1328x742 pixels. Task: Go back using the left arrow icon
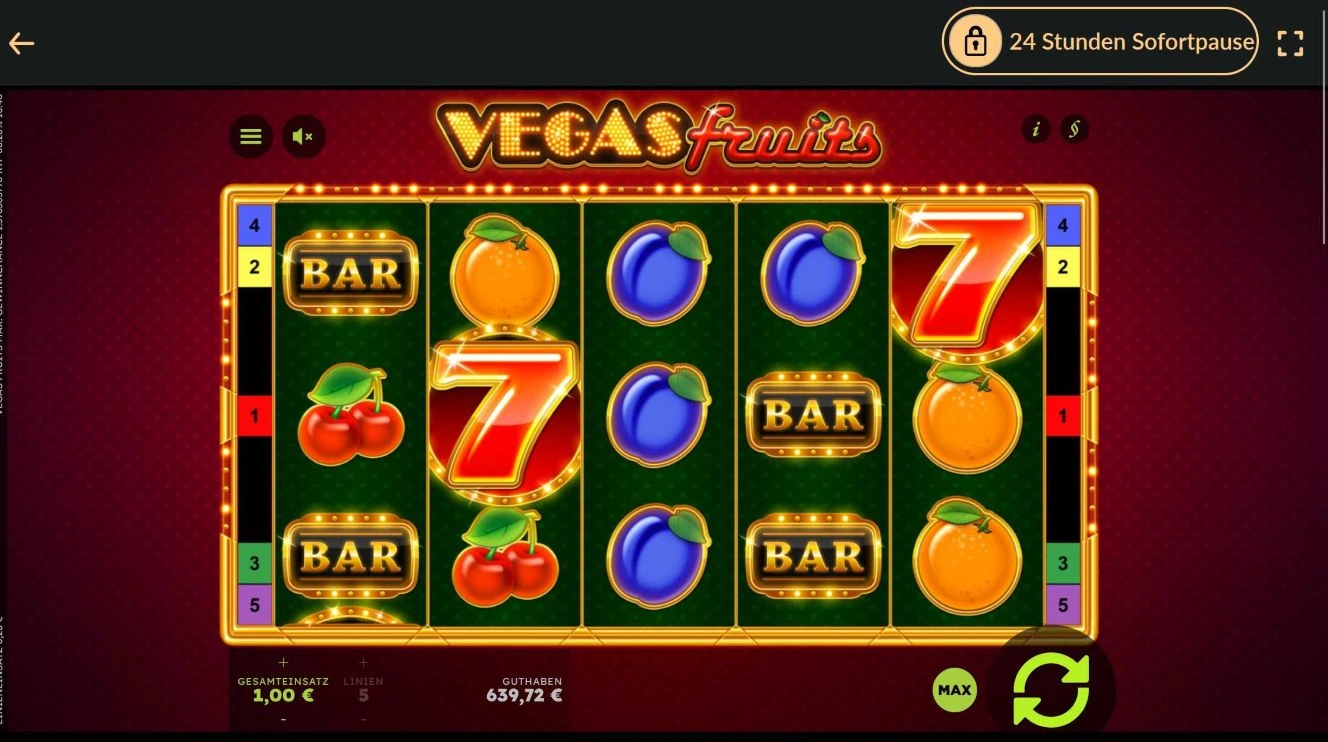21,42
